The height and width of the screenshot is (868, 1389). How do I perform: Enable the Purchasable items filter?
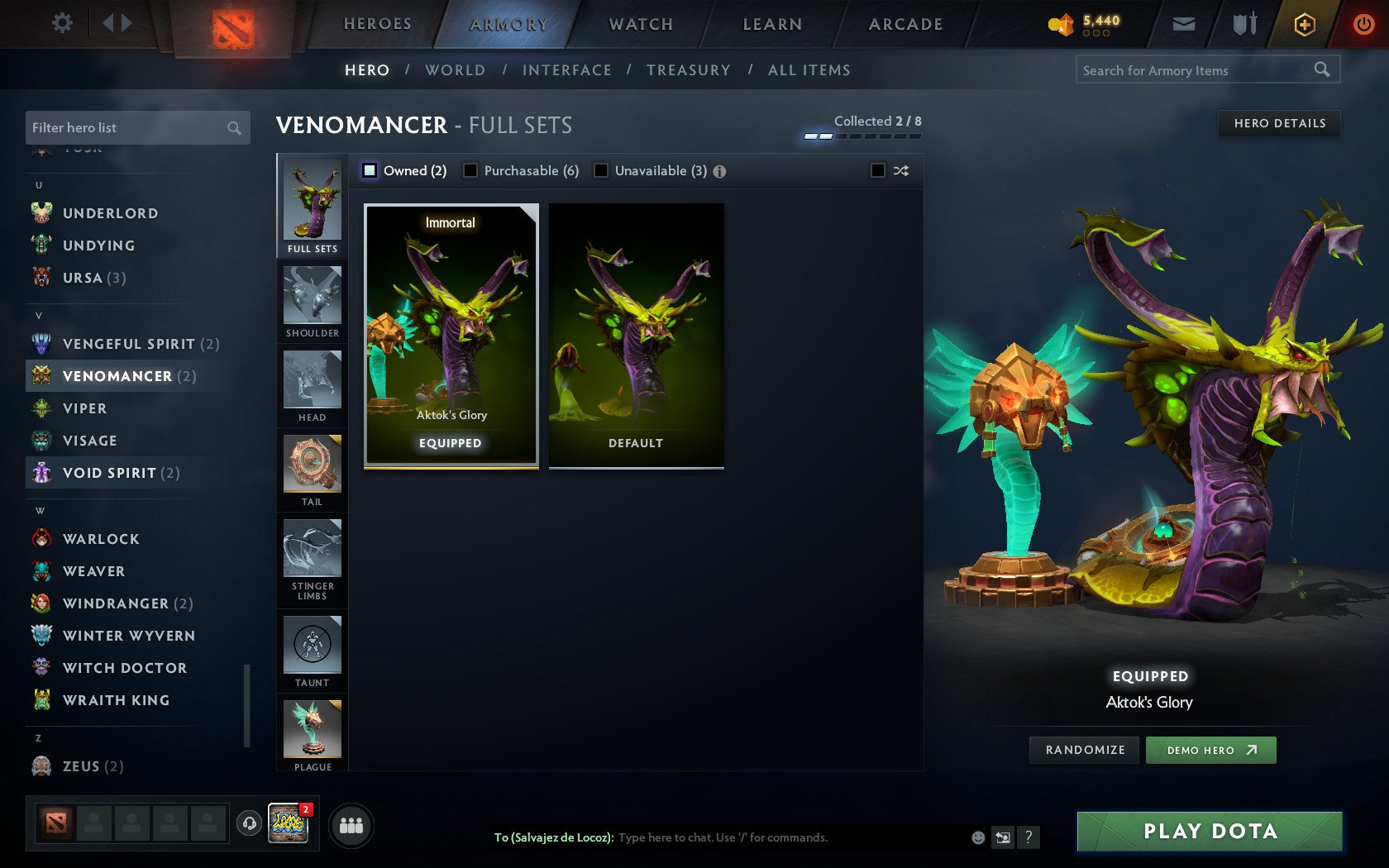(x=471, y=170)
